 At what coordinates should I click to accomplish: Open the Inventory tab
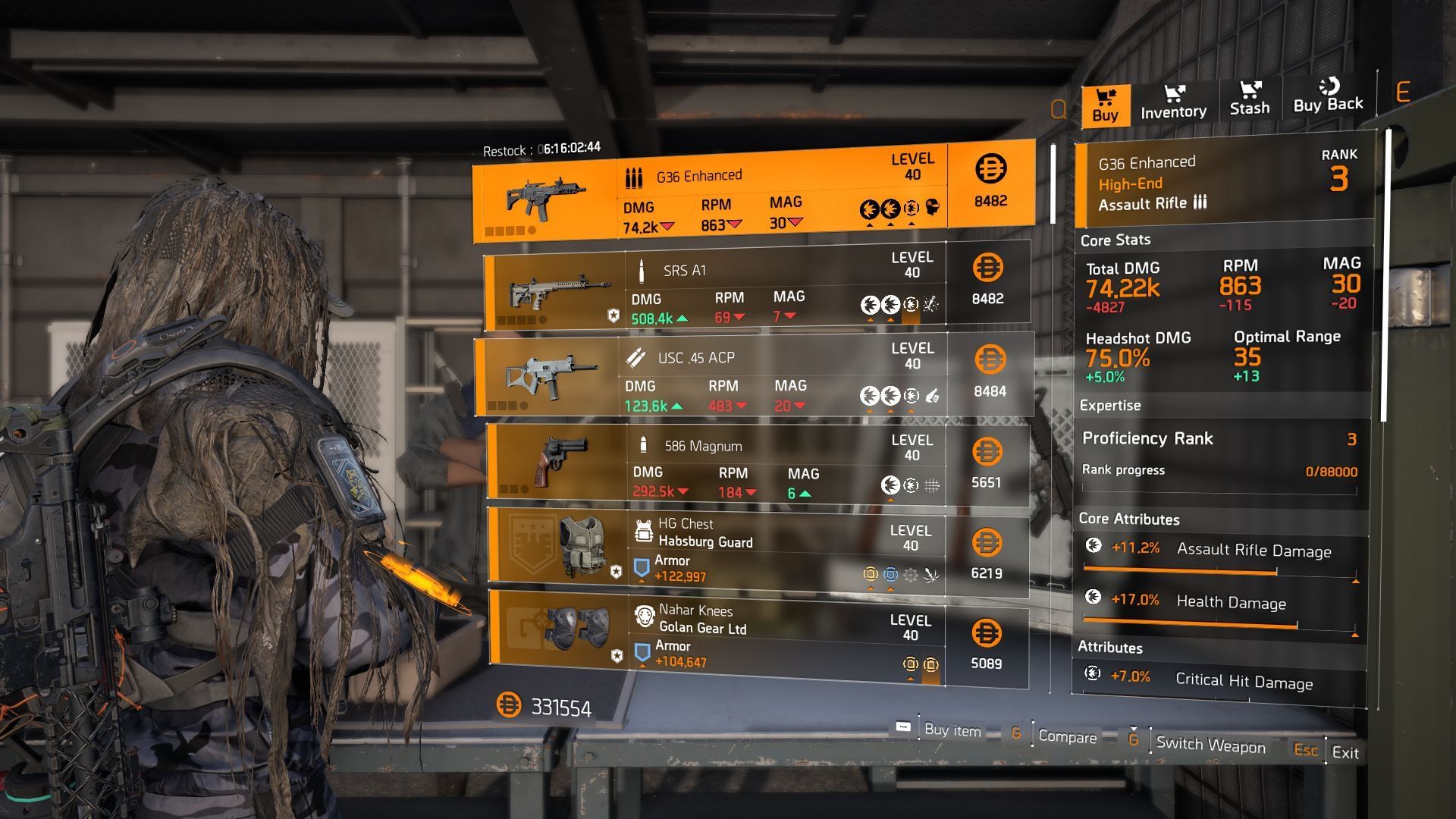pyautogui.click(x=1173, y=102)
